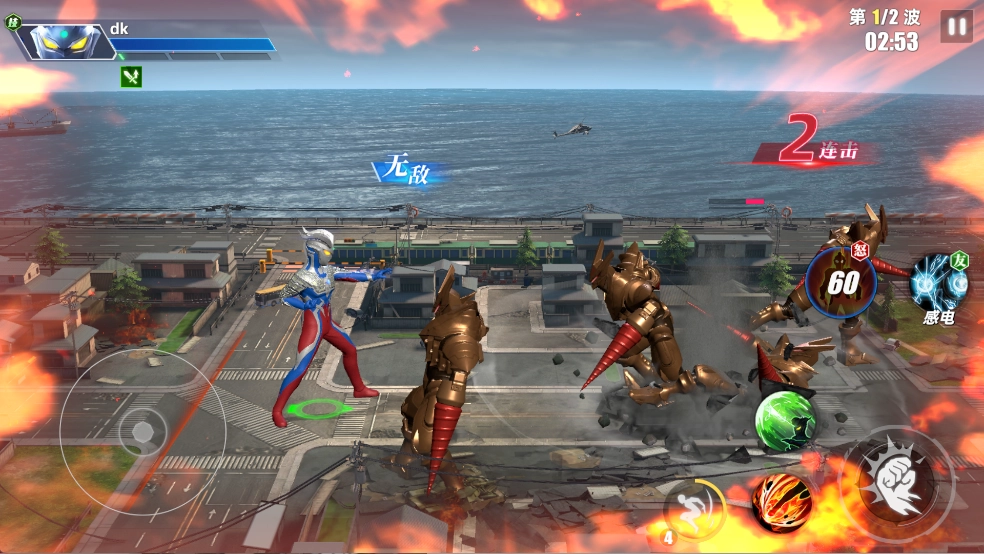Activate the rage ultimate showing 60

pos(840,282)
